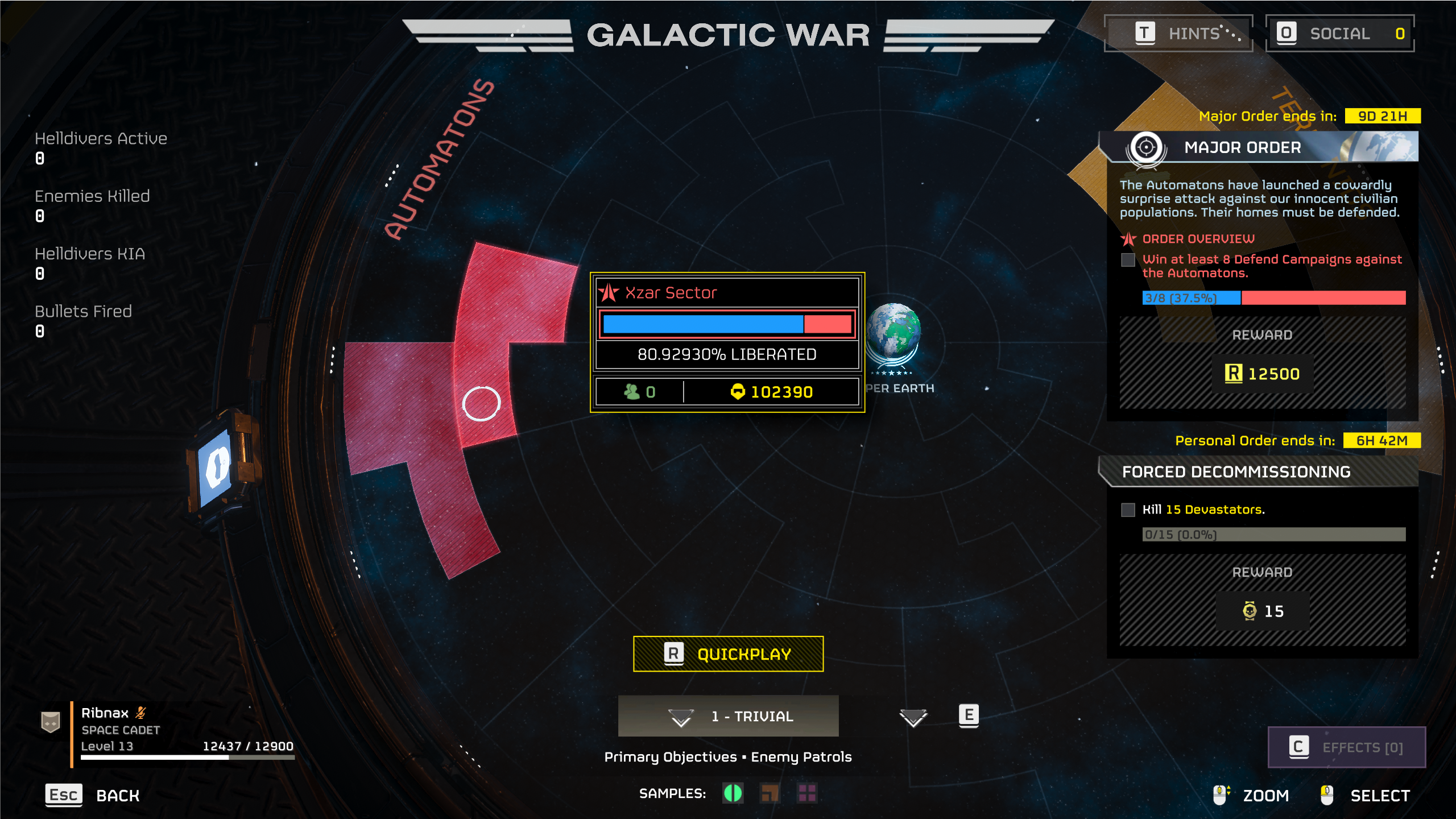Select the Super Earth globe on the map
The image size is (1456, 819).
[893, 331]
